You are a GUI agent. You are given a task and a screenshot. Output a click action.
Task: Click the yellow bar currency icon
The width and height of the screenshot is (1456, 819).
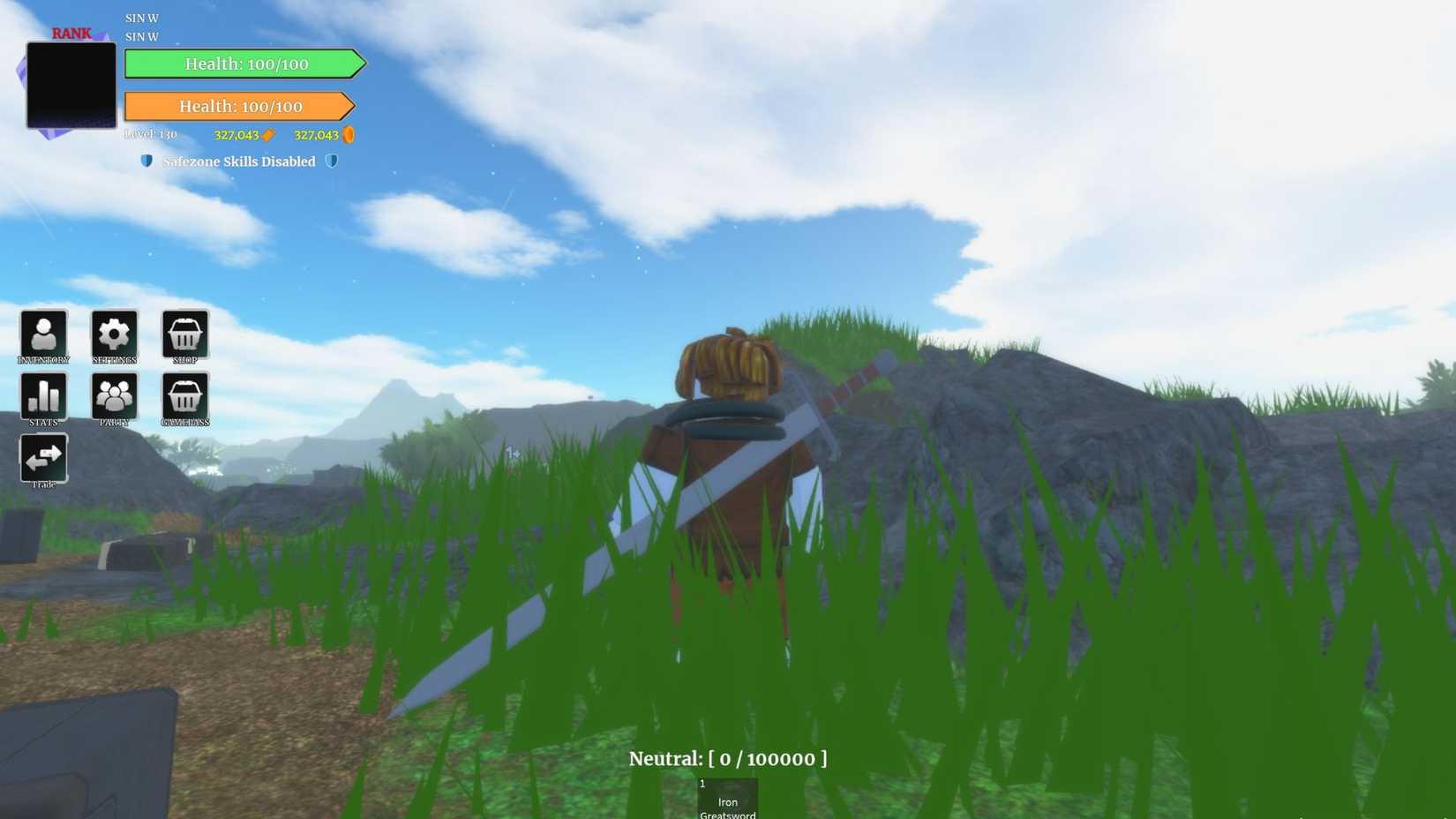click(269, 135)
